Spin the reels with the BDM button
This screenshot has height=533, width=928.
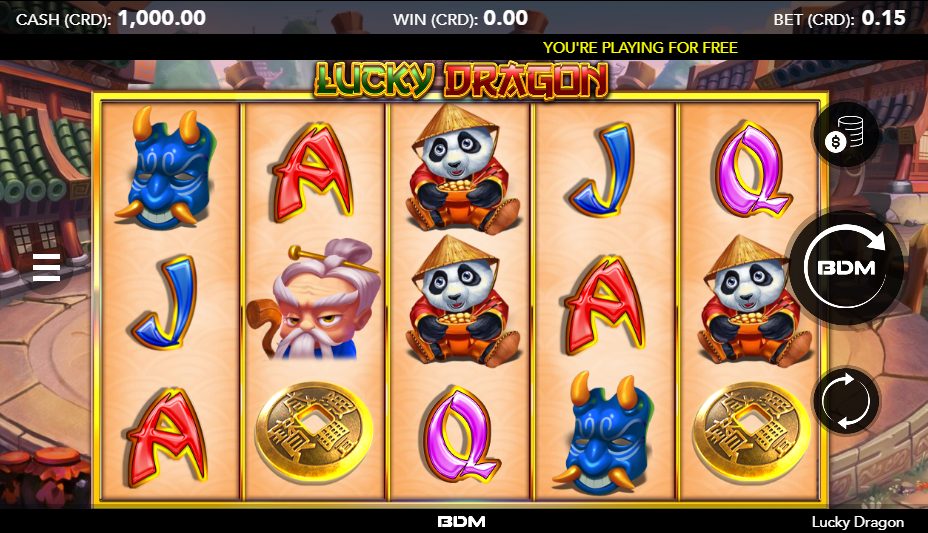[846, 267]
